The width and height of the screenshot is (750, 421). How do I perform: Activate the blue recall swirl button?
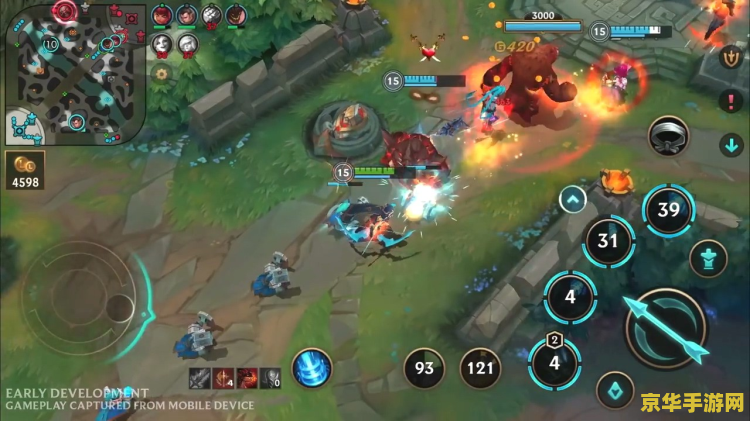click(x=312, y=367)
